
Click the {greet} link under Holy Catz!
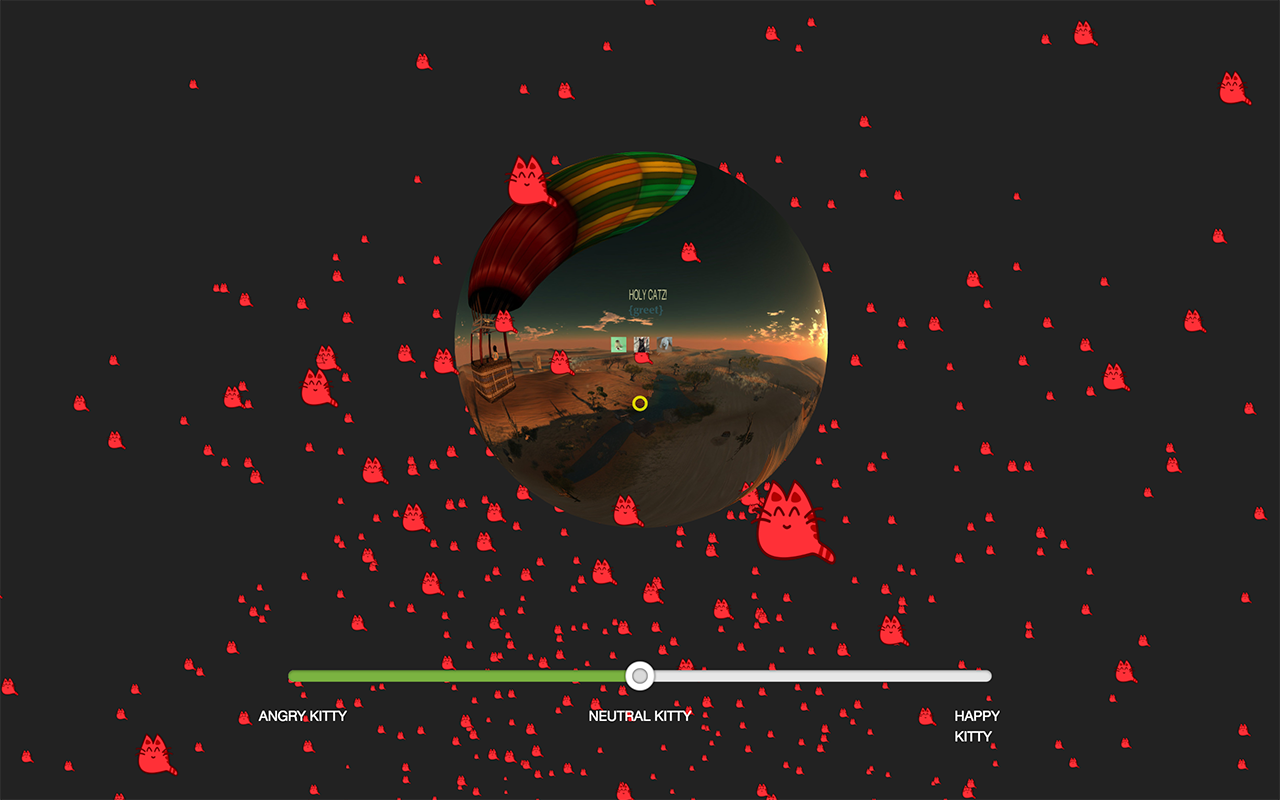click(646, 311)
